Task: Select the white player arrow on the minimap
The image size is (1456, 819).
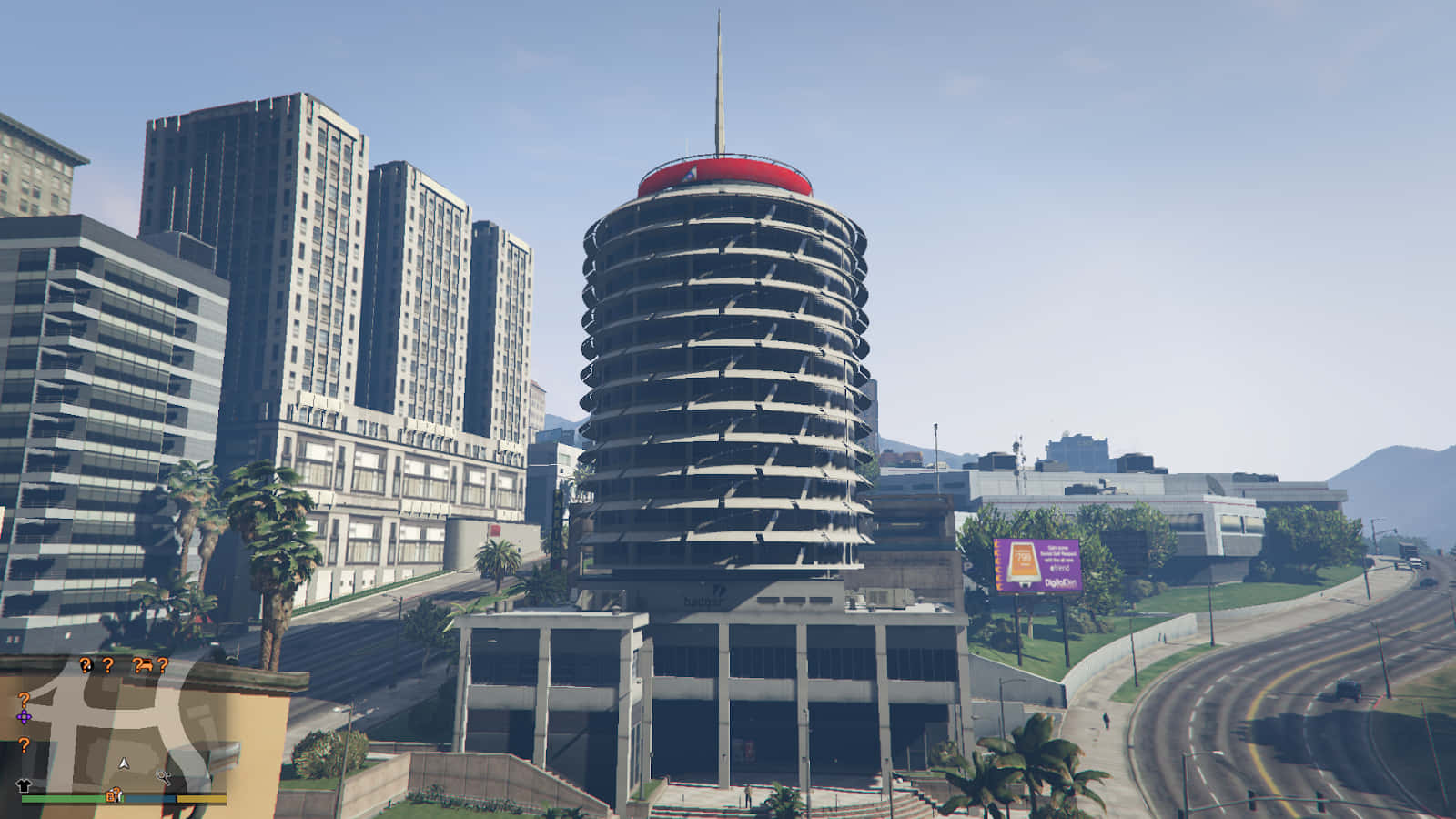Action: [123, 763]
